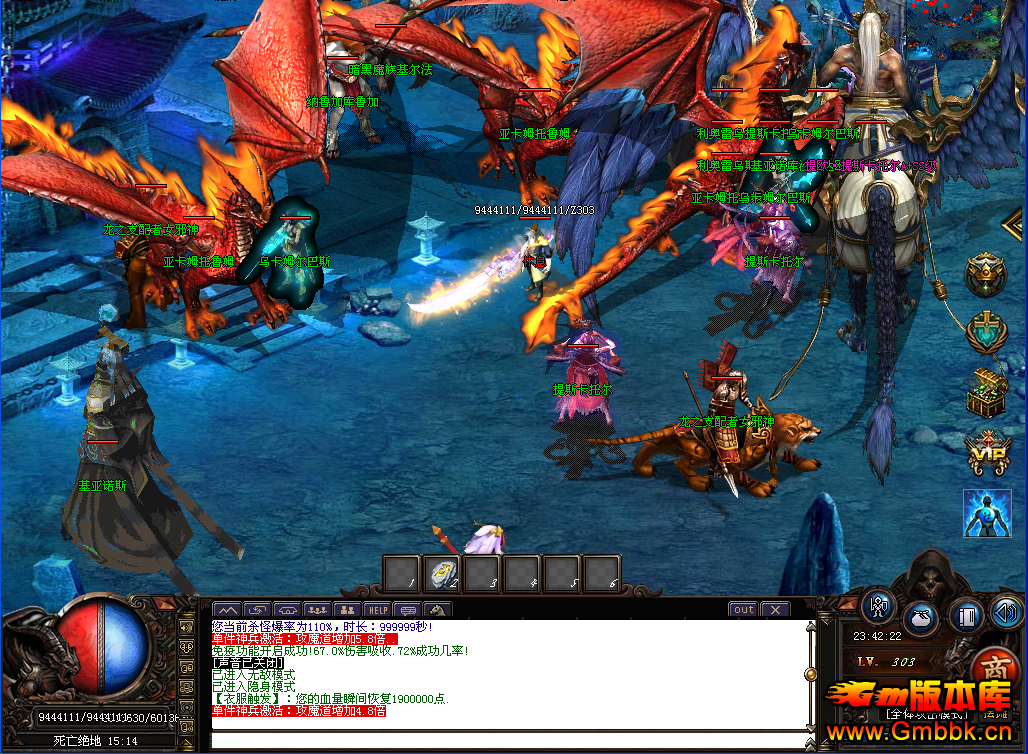Activate the blue glowing figure skill icon

coord(986,513)
